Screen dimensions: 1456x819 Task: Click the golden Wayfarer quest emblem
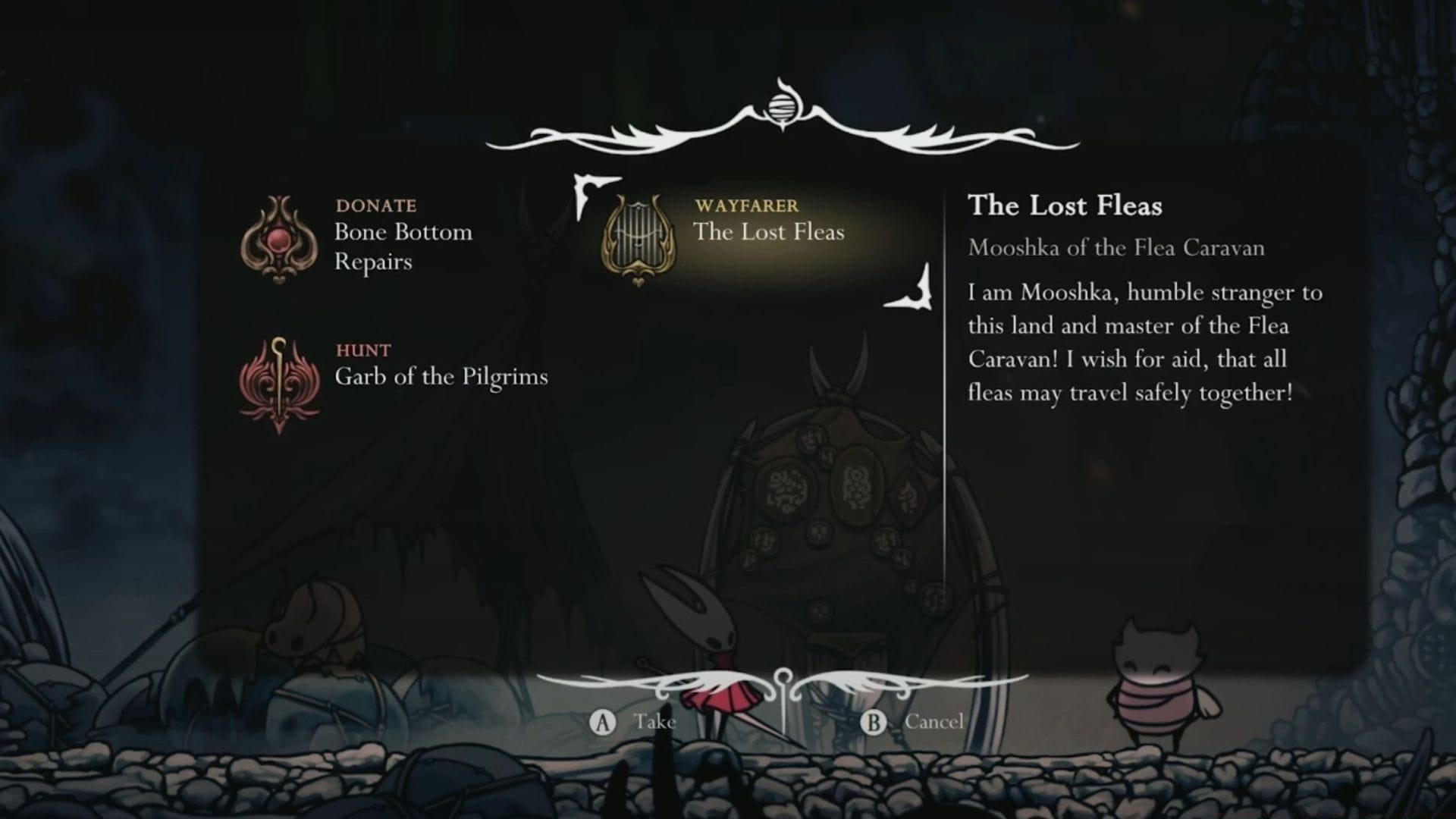tap(638, 240)
